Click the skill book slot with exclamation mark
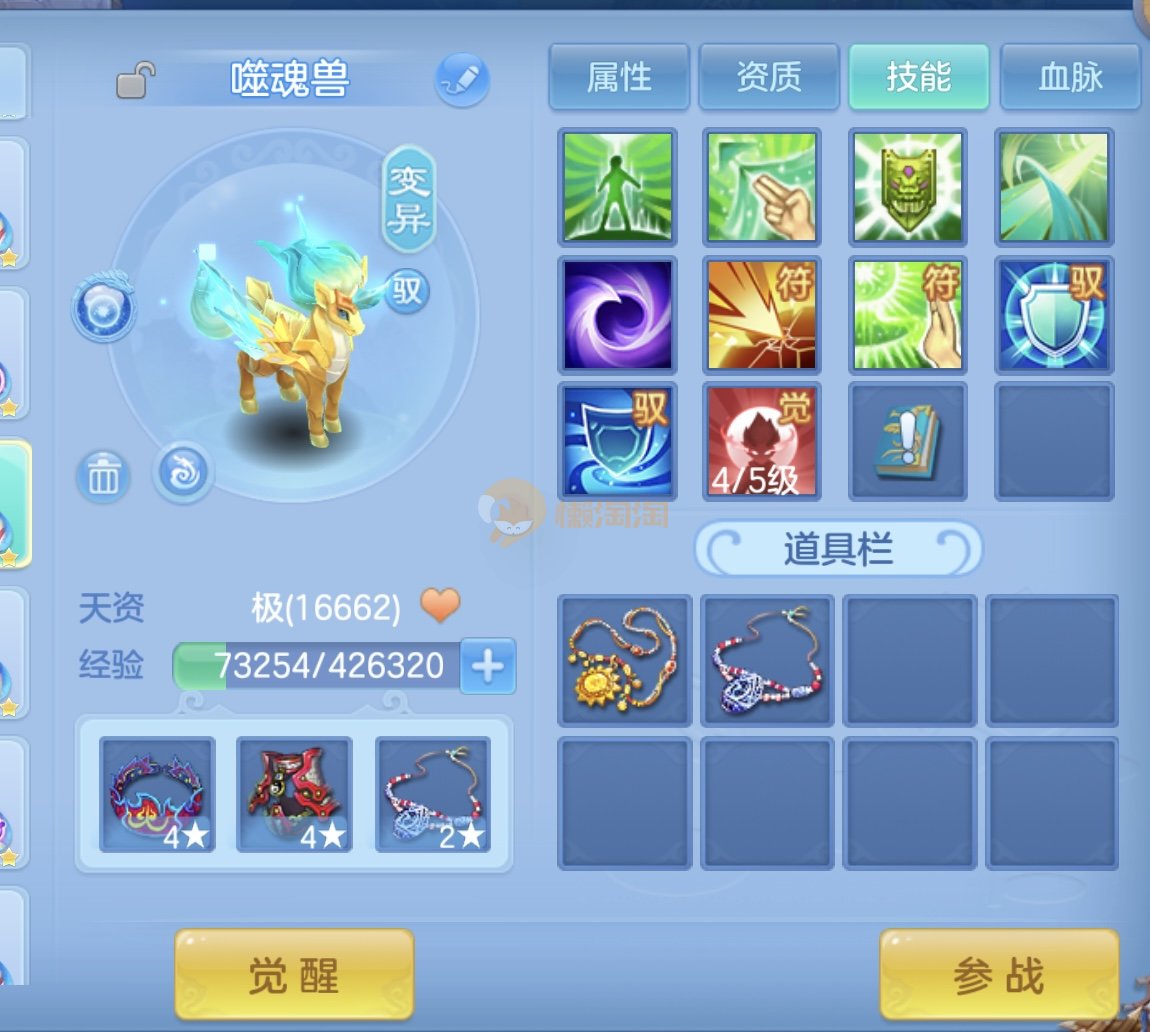Image resolution: width=1150 pixels, height=1032 pixels. pyautogui.click(x=908, y=440)
